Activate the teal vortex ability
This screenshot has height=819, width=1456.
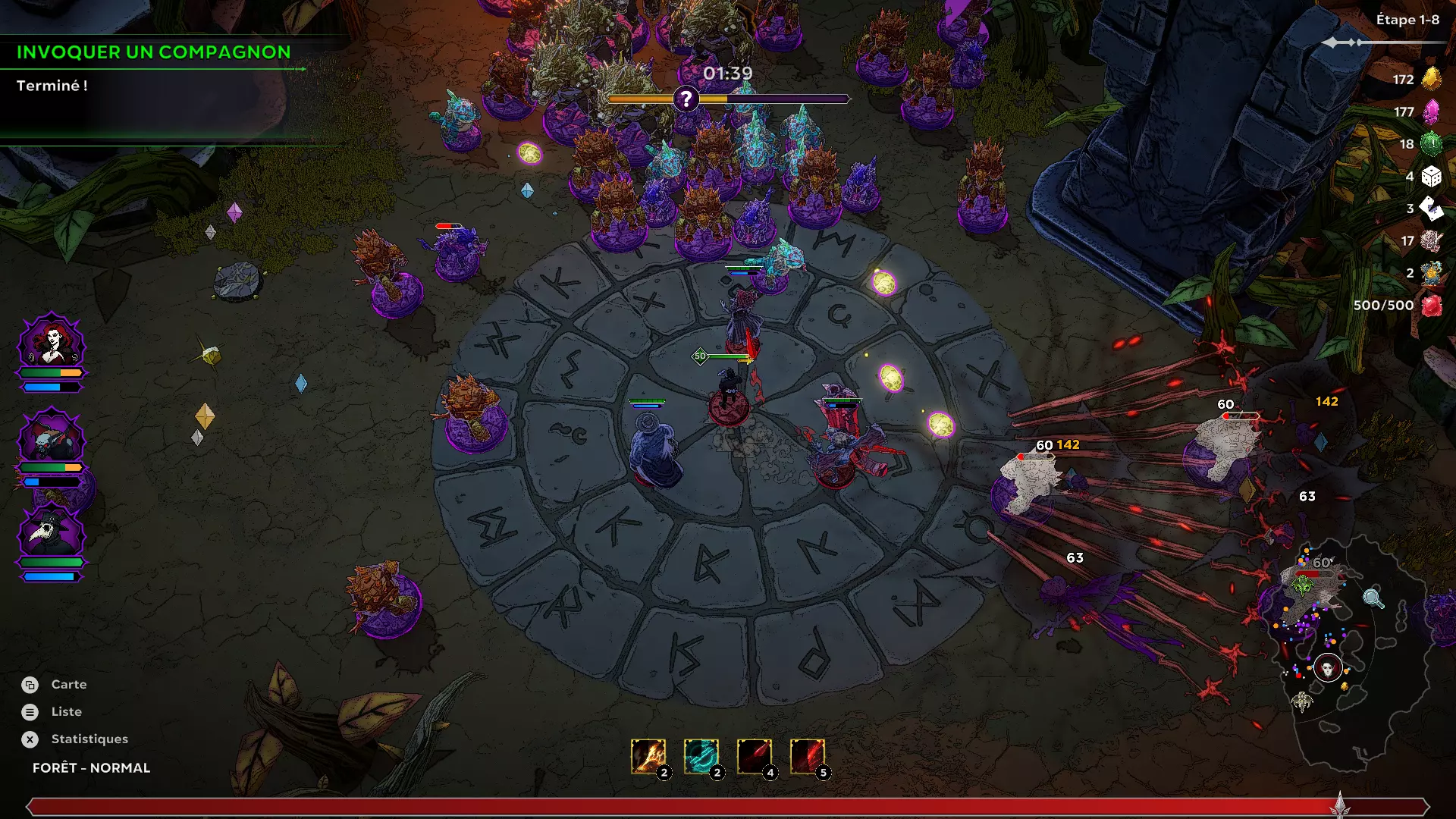click(701, 756)
